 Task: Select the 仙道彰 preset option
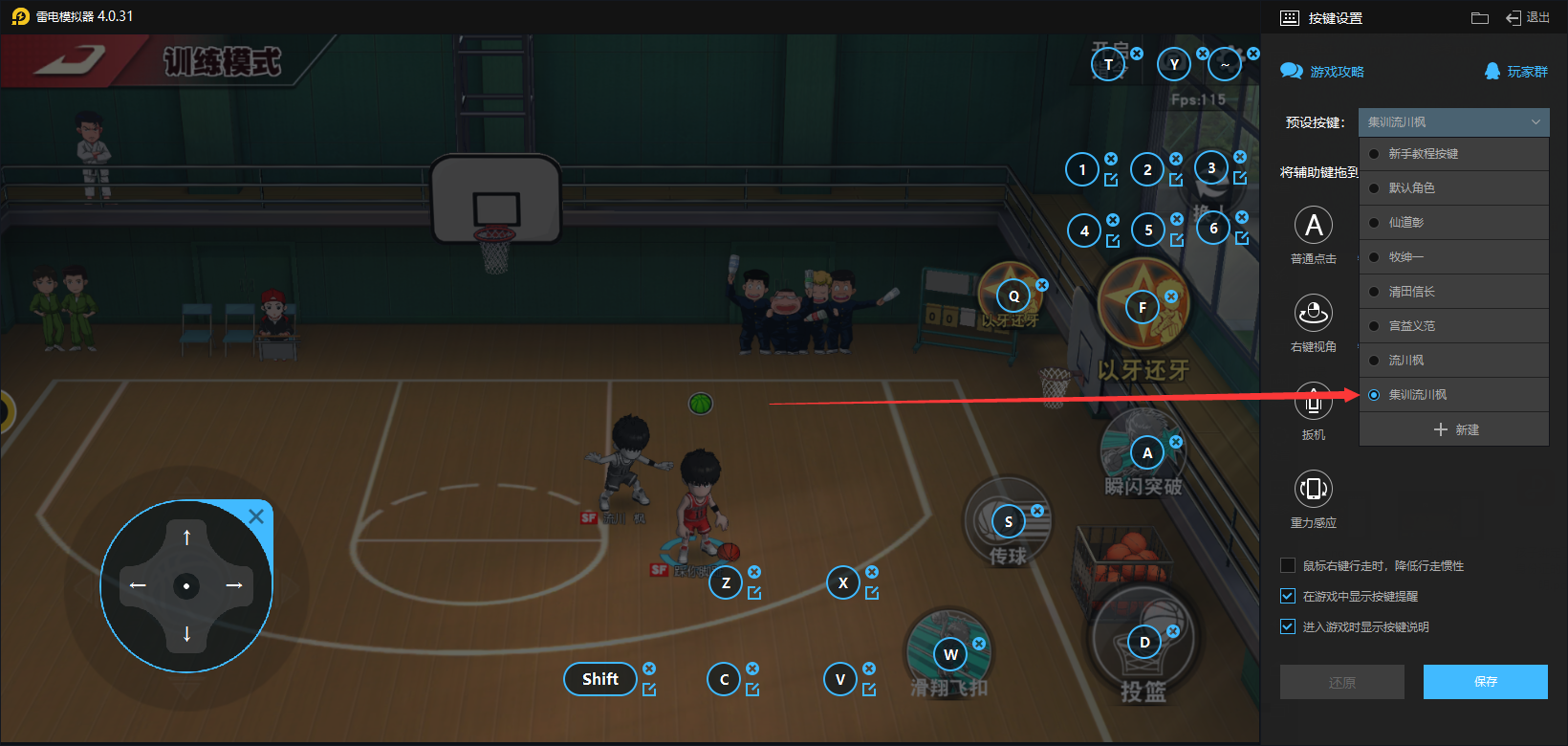point(1405,223)
